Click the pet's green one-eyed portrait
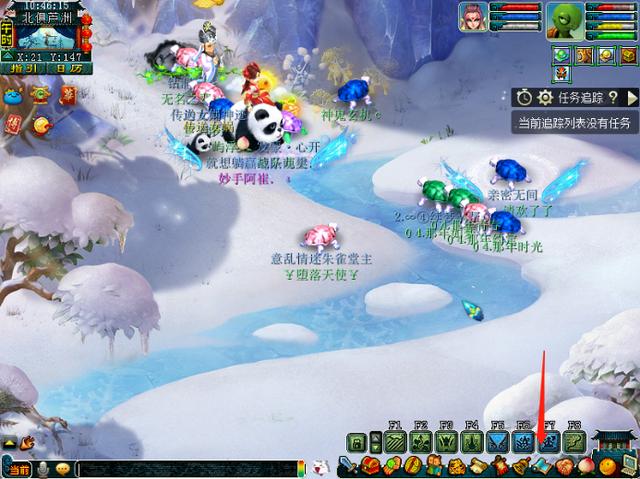This screenshot has width=640, height=479. (565, 19)
